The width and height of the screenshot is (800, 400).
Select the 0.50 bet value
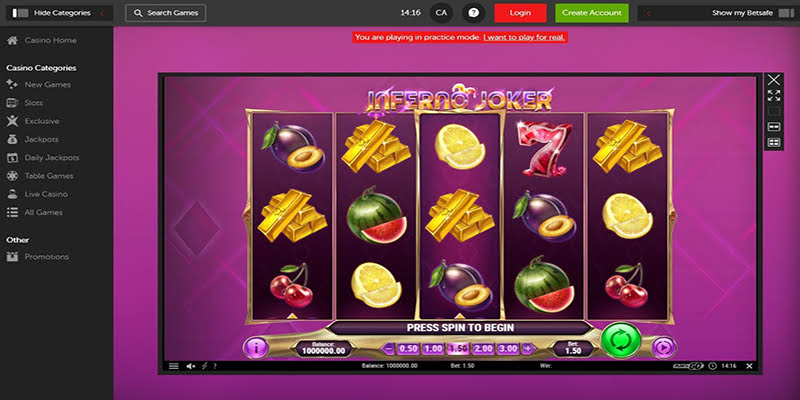(x=408, y=349)
